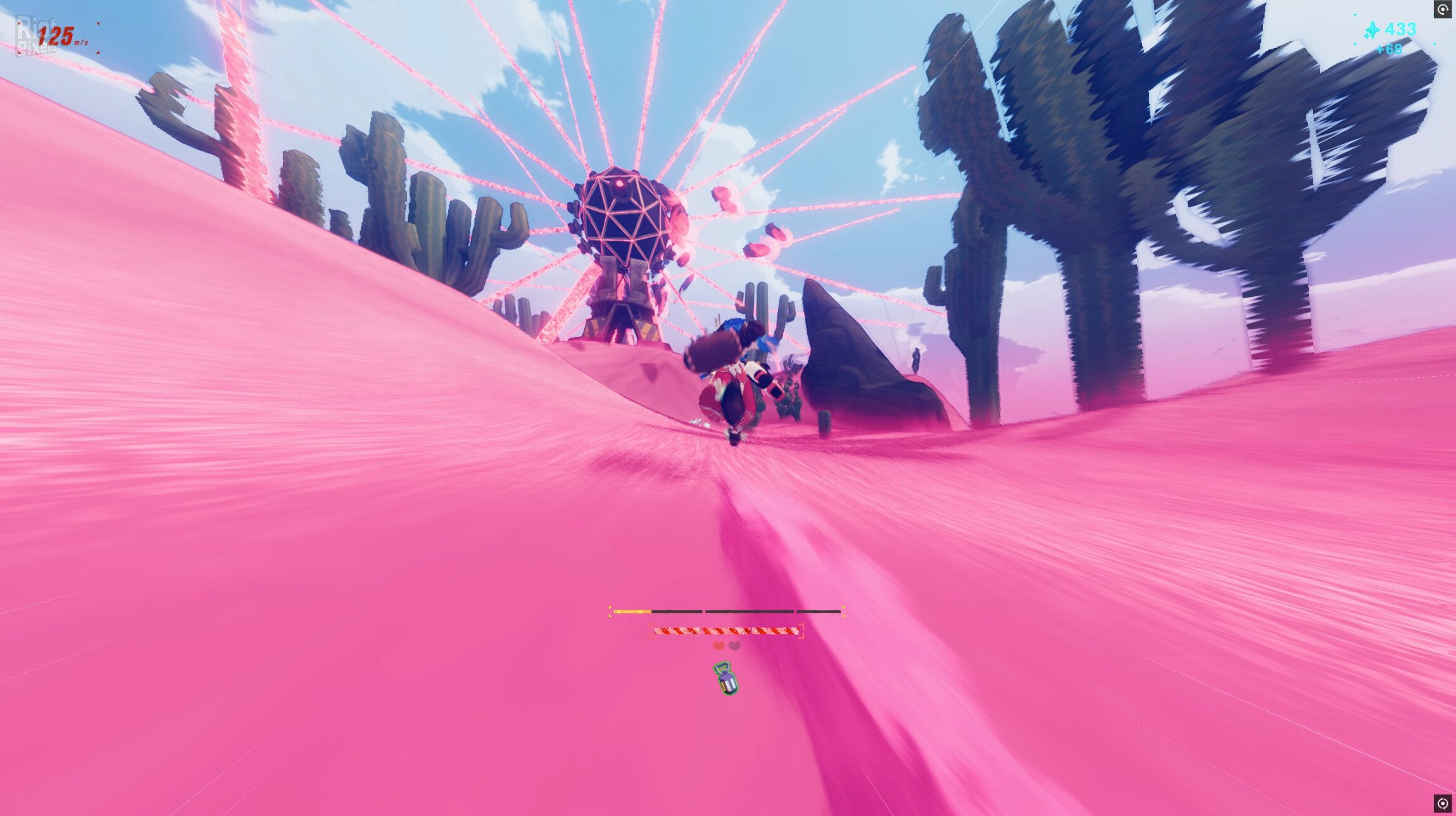
Task: Click the teal sparkle currency icon
Action: tap(1371, 28)
